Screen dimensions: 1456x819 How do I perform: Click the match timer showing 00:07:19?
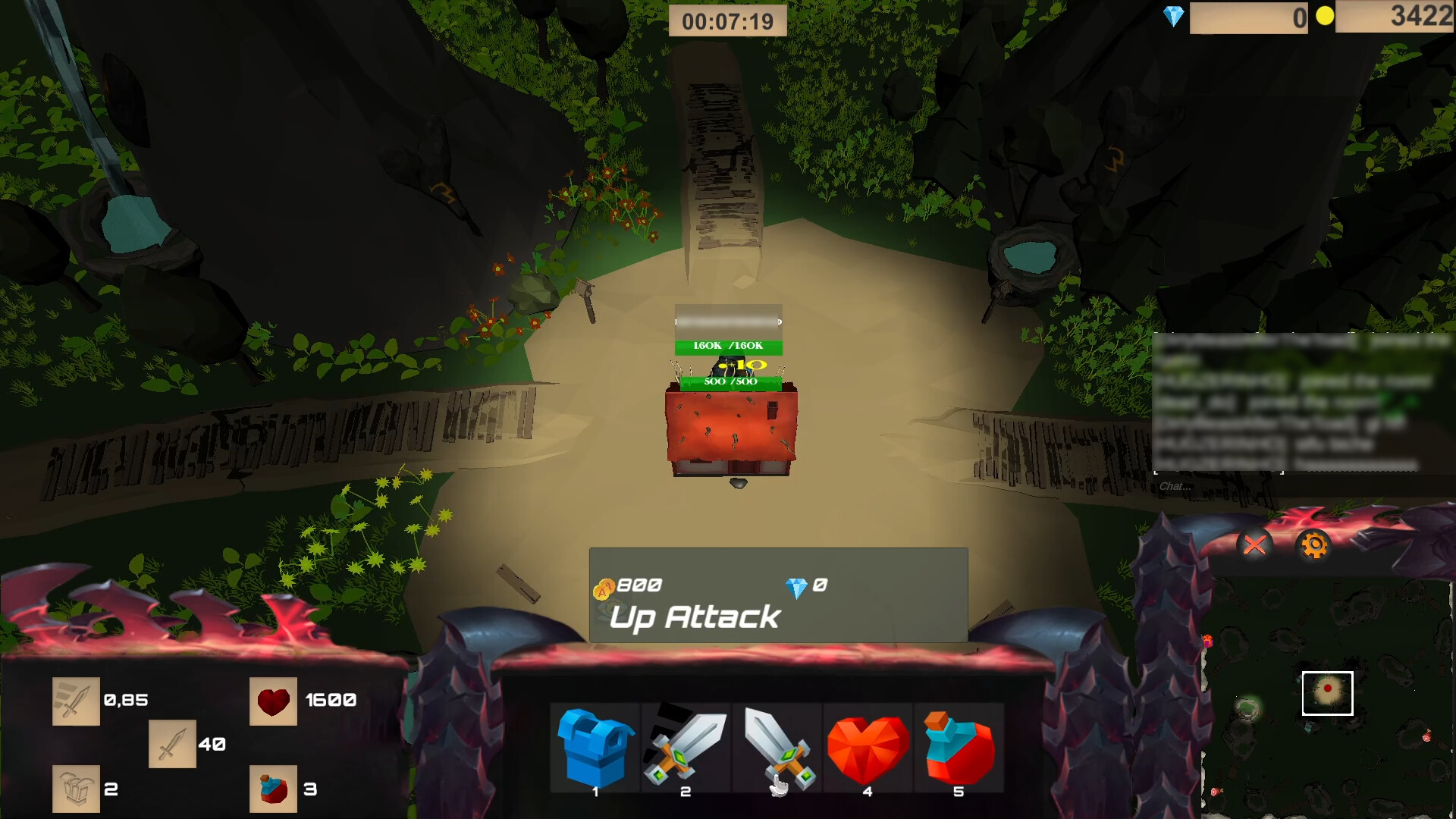point(728,20)
